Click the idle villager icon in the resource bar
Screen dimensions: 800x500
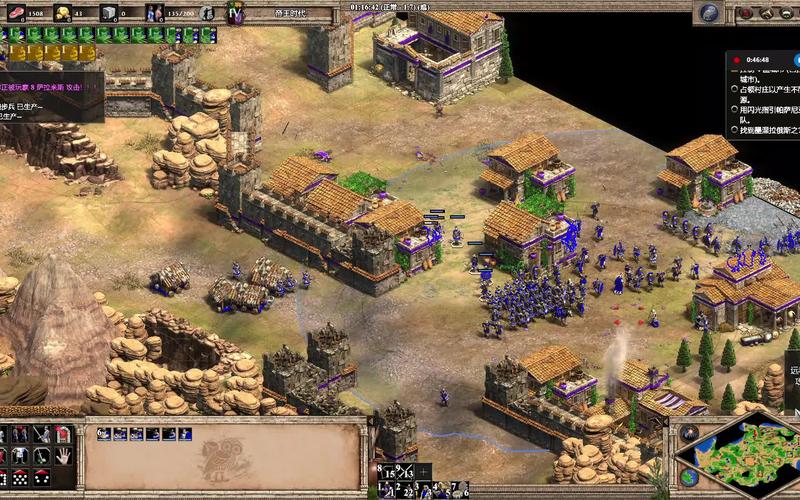click(206, 13)
